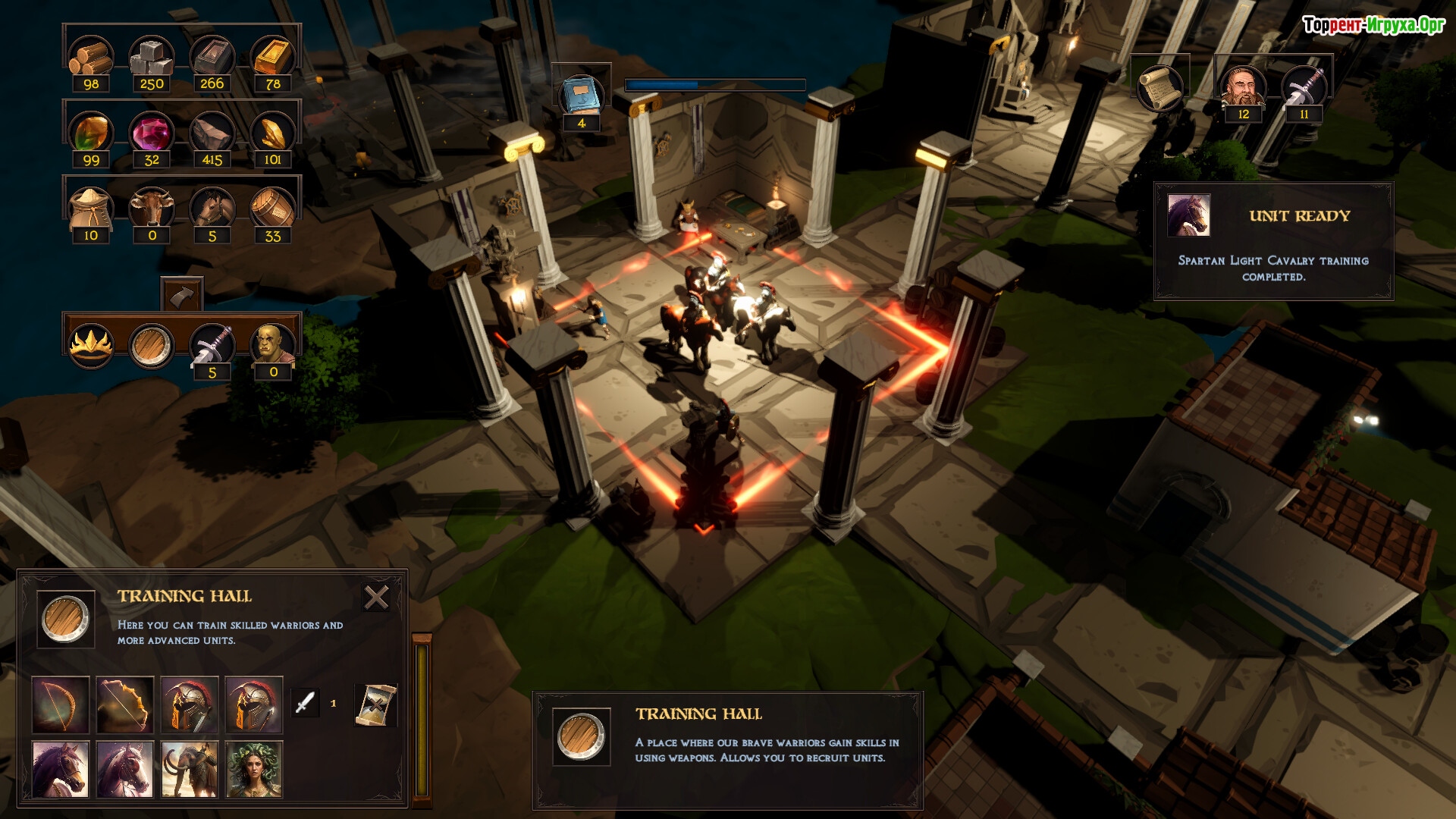1456x819 pixels.
Task: Open the blue book icon showing 4
Action: (x=581, y=96)
